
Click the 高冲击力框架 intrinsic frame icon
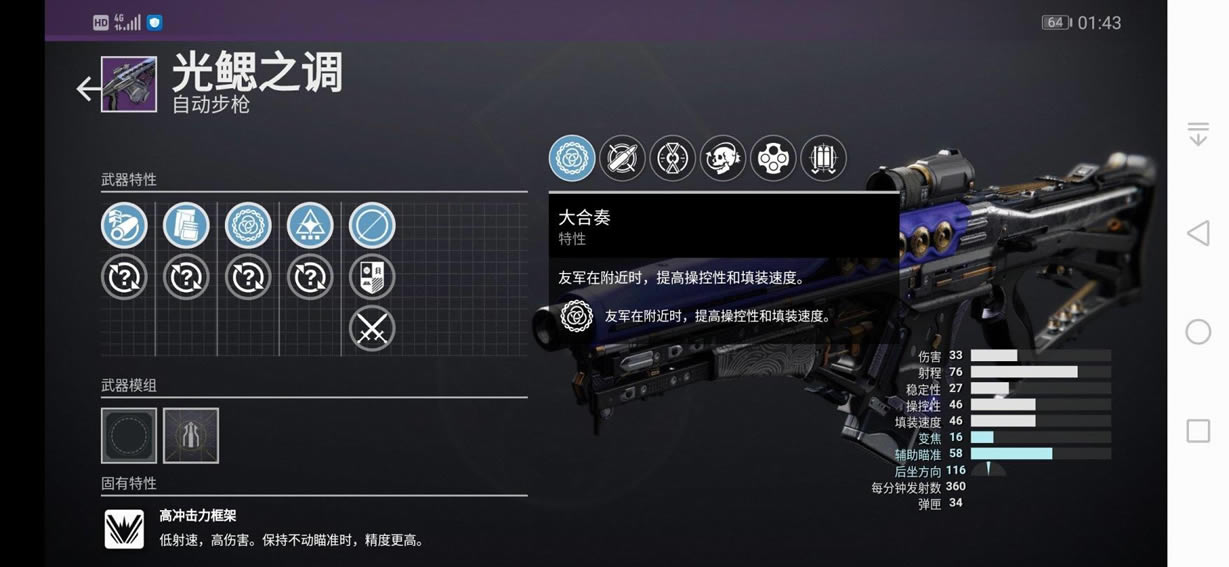pos(125,529)
